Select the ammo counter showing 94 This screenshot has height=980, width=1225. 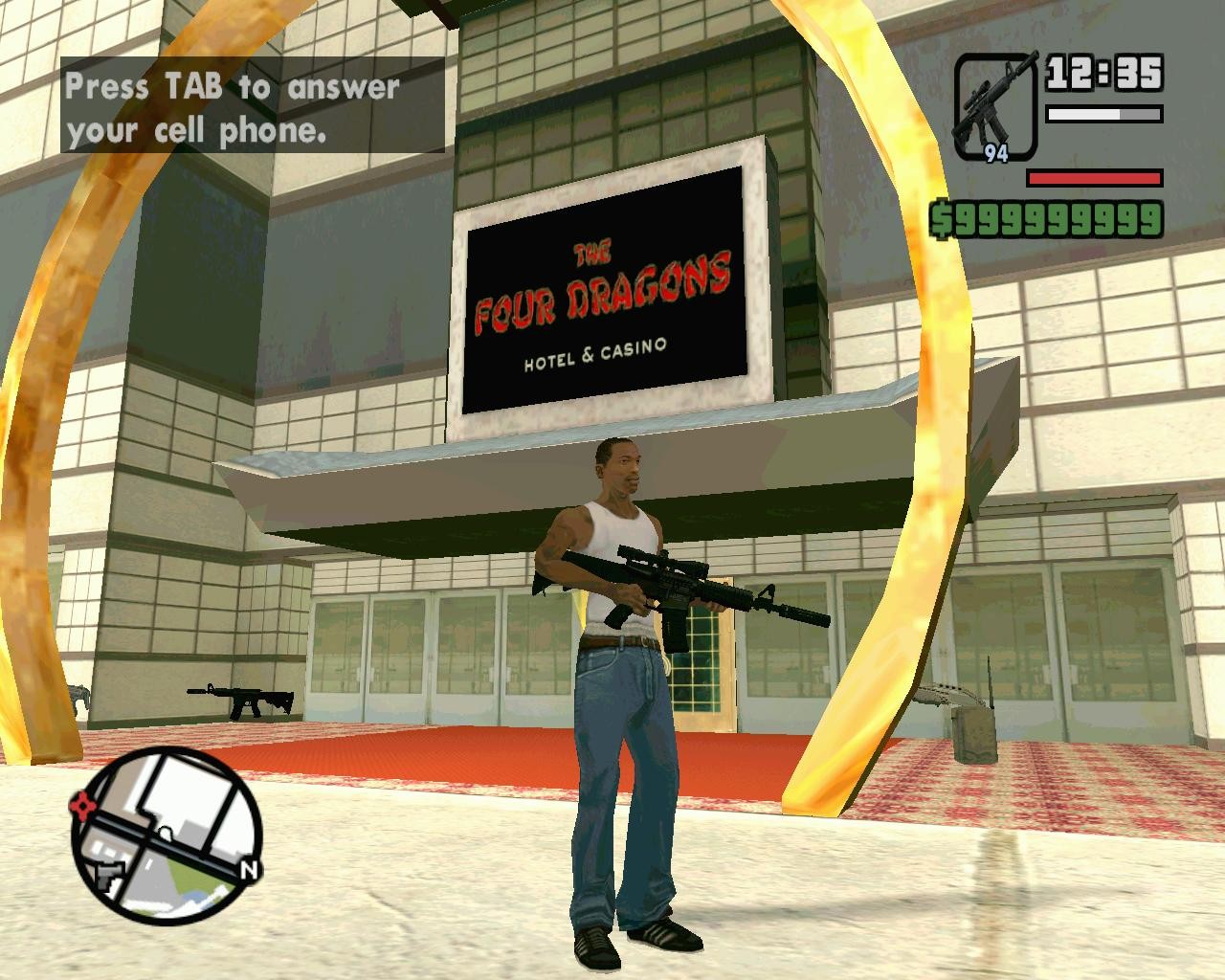(995, 151)
